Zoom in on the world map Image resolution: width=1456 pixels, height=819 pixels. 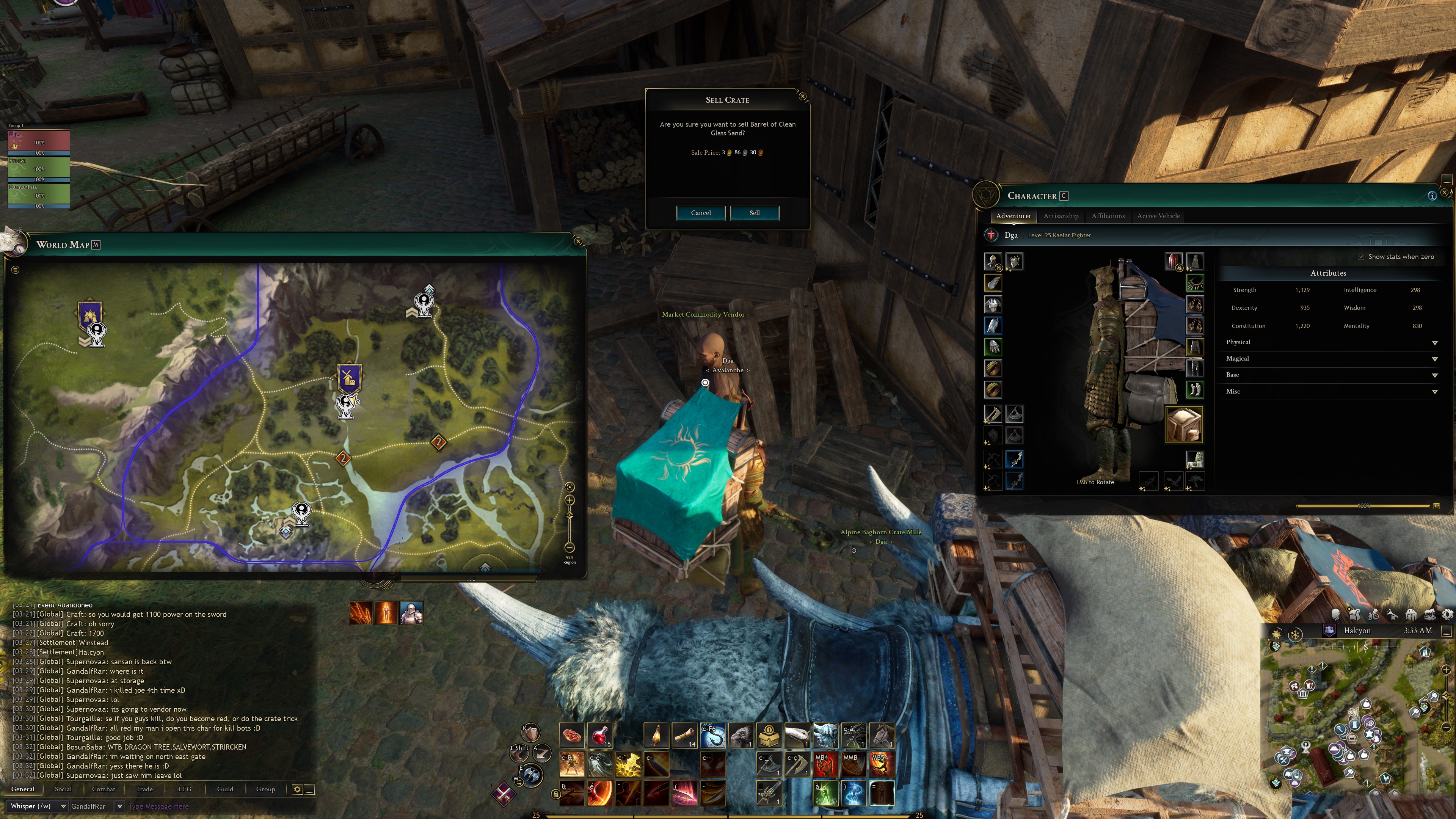pyautogui.click(x=570, y=500)
